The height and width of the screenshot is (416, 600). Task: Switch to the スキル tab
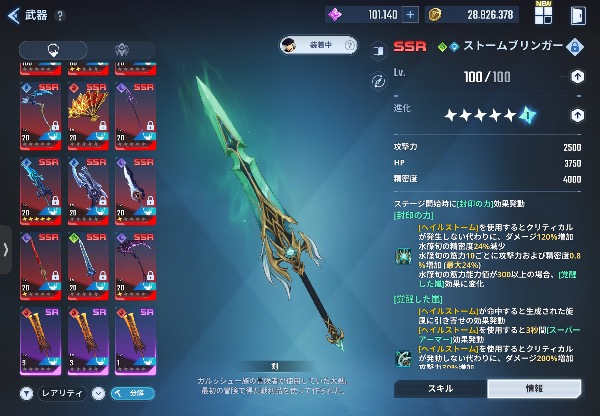click(x=439, y=388)
